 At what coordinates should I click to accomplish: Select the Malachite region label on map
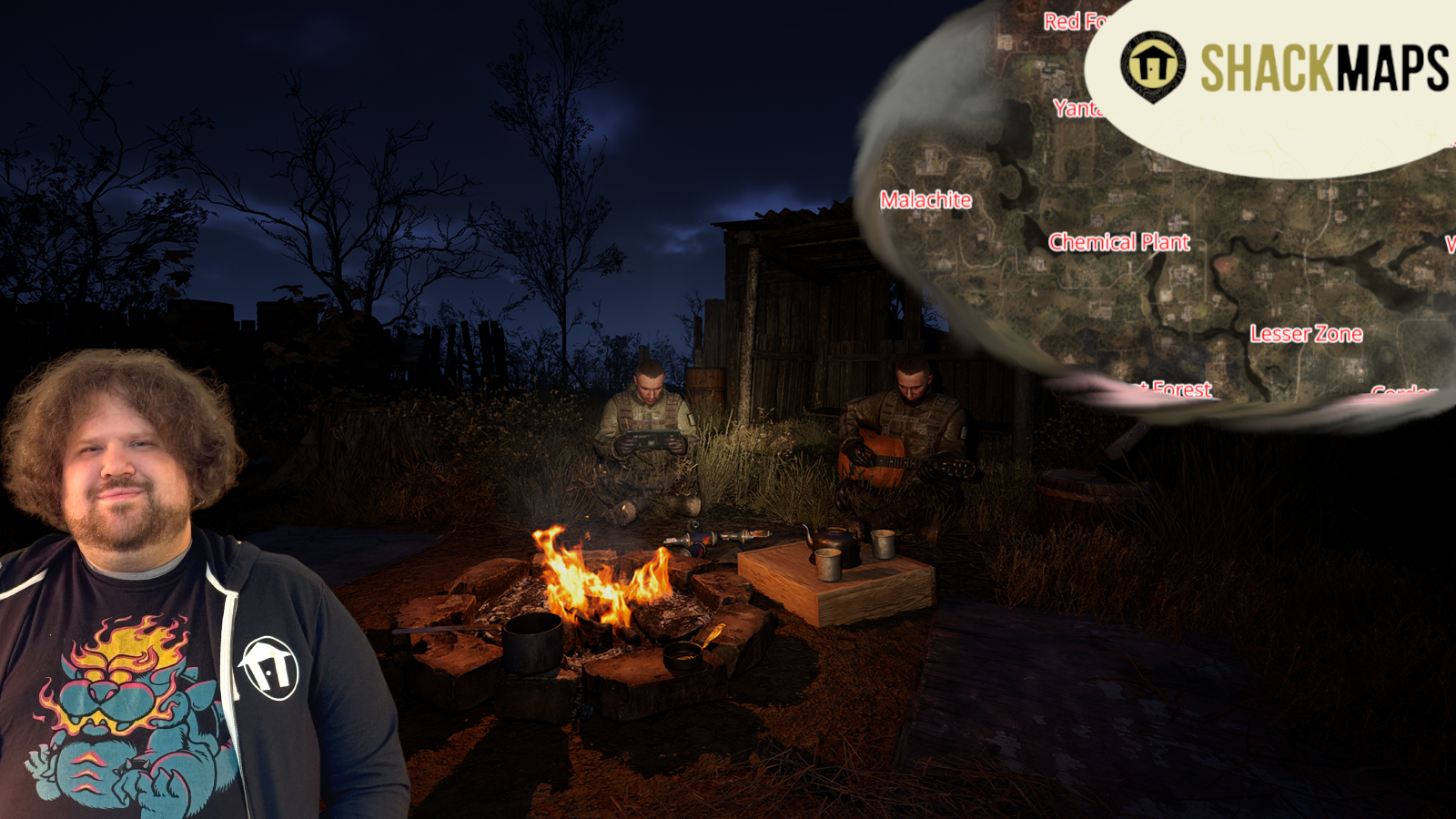click(x=925, y=200)
